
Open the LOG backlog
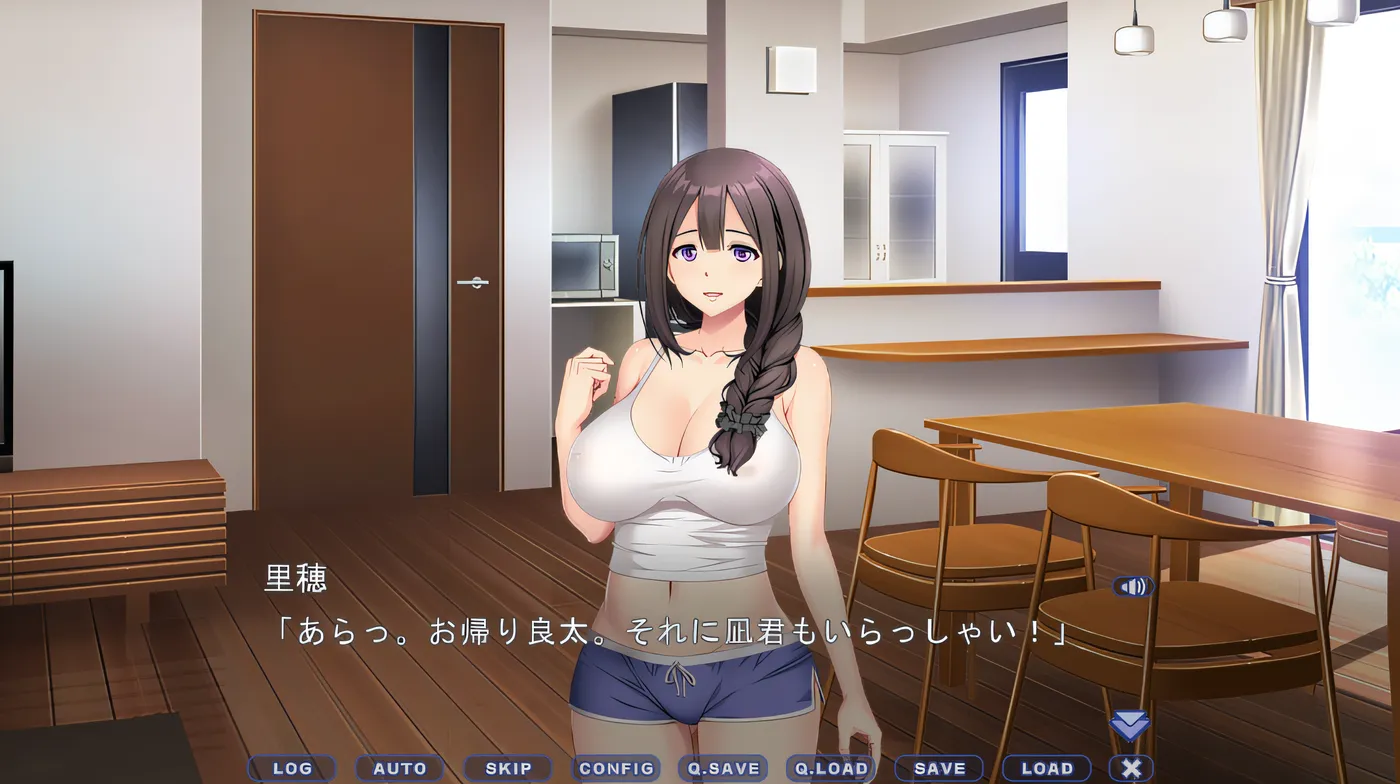point(292,769)
